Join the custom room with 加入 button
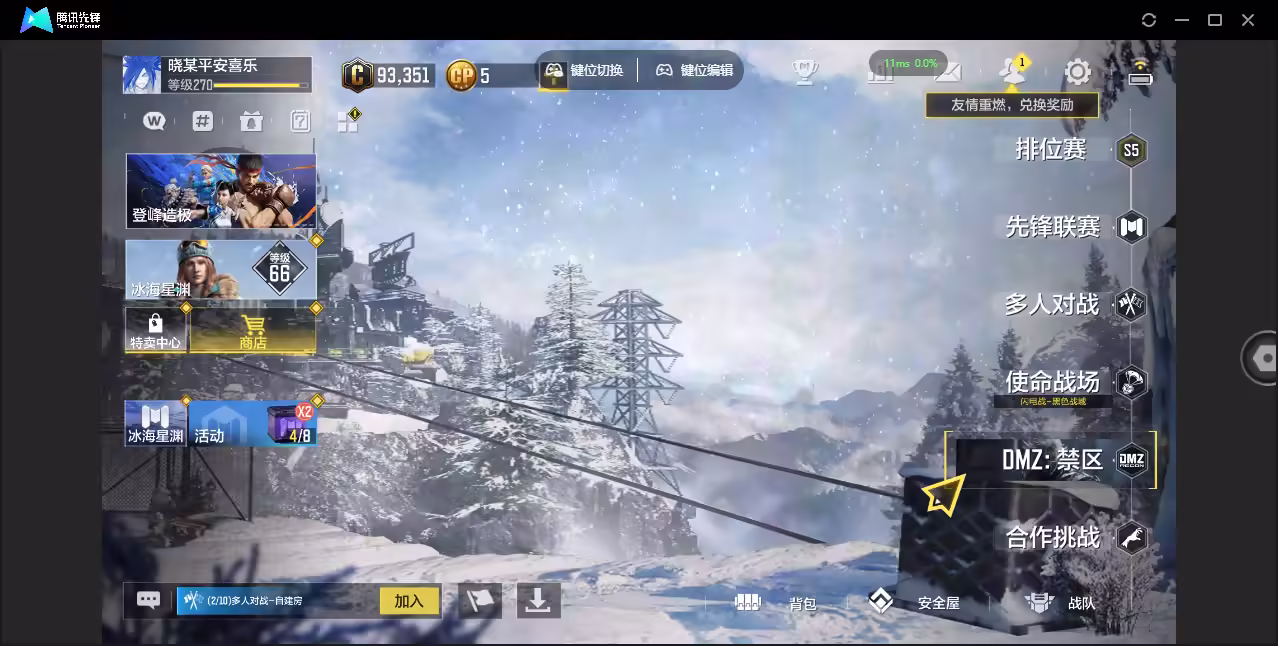This screenshot has width=1278, height=646. 409,601
